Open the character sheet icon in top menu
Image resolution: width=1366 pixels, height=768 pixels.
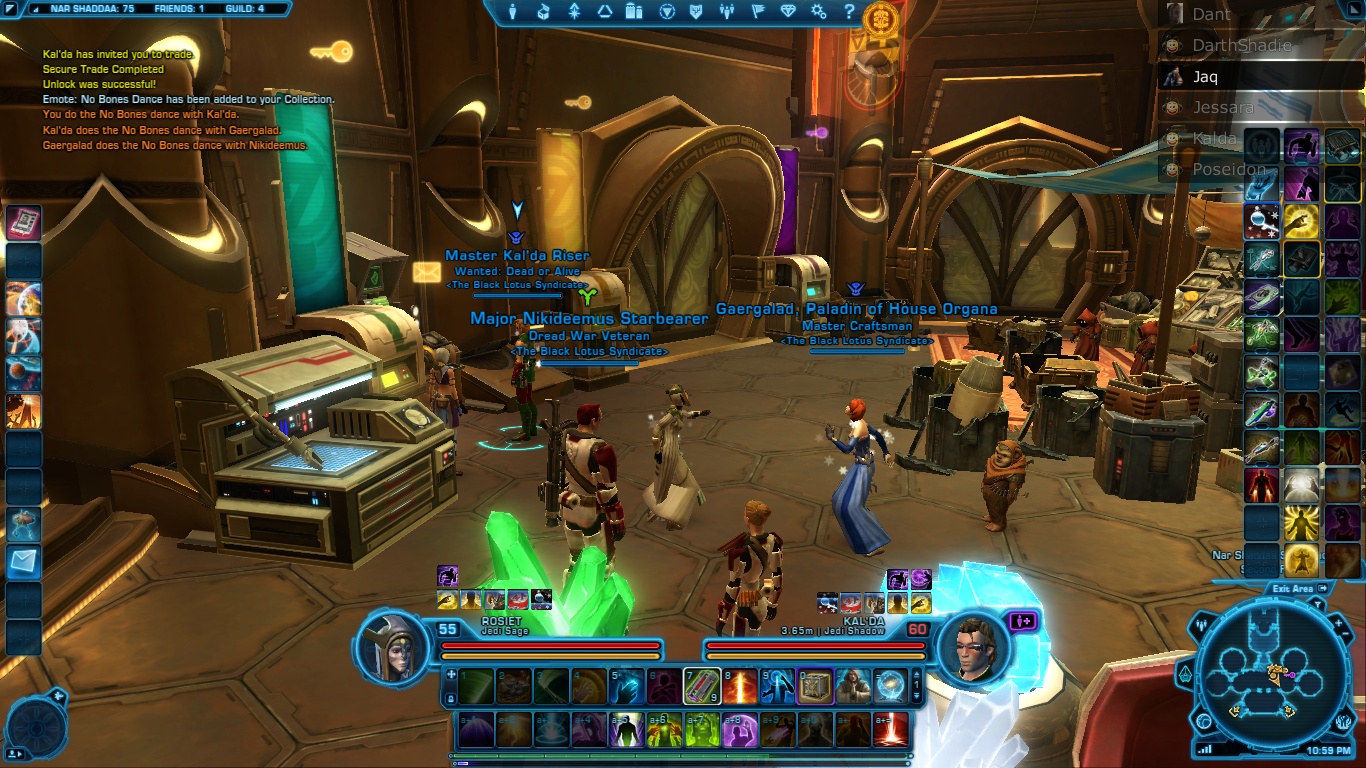pos(513,12)
